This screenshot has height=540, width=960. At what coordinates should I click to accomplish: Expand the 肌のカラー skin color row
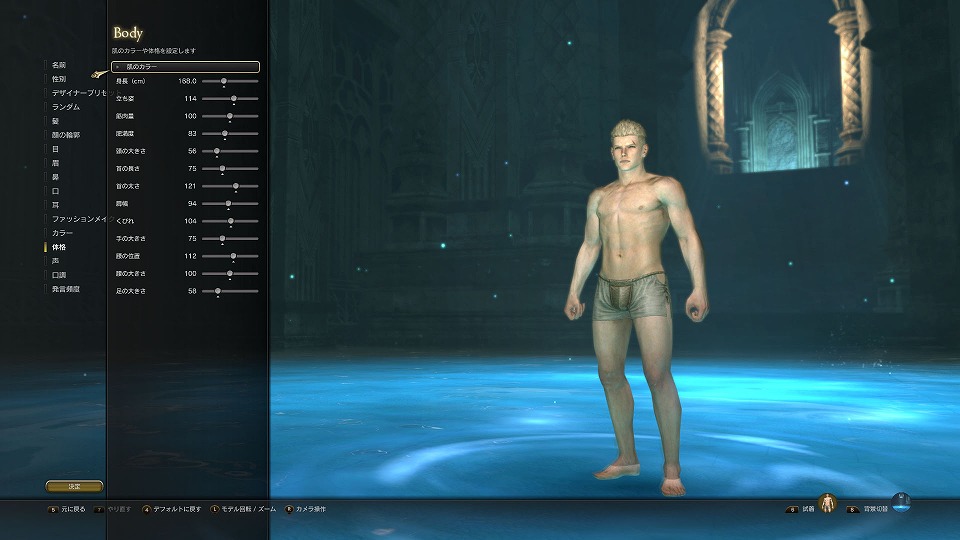point(186,67)
